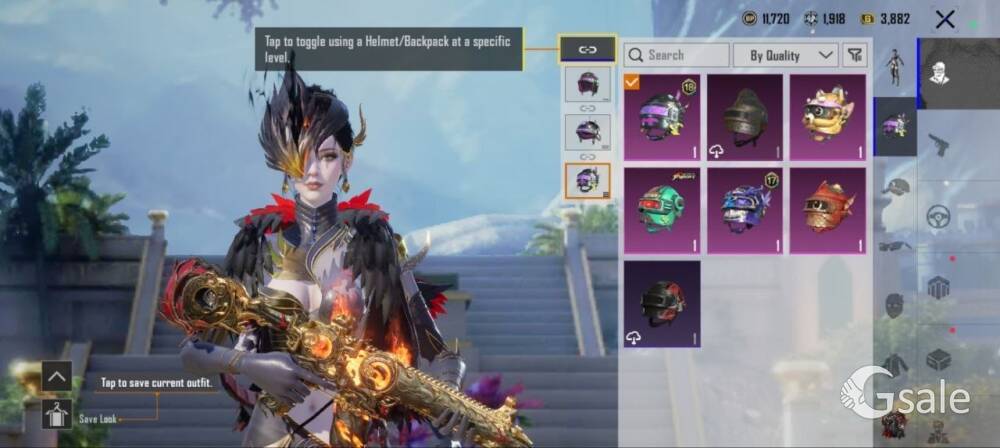Open the filter funnel button
The image size is (1000, 448).
coord(854,55)
